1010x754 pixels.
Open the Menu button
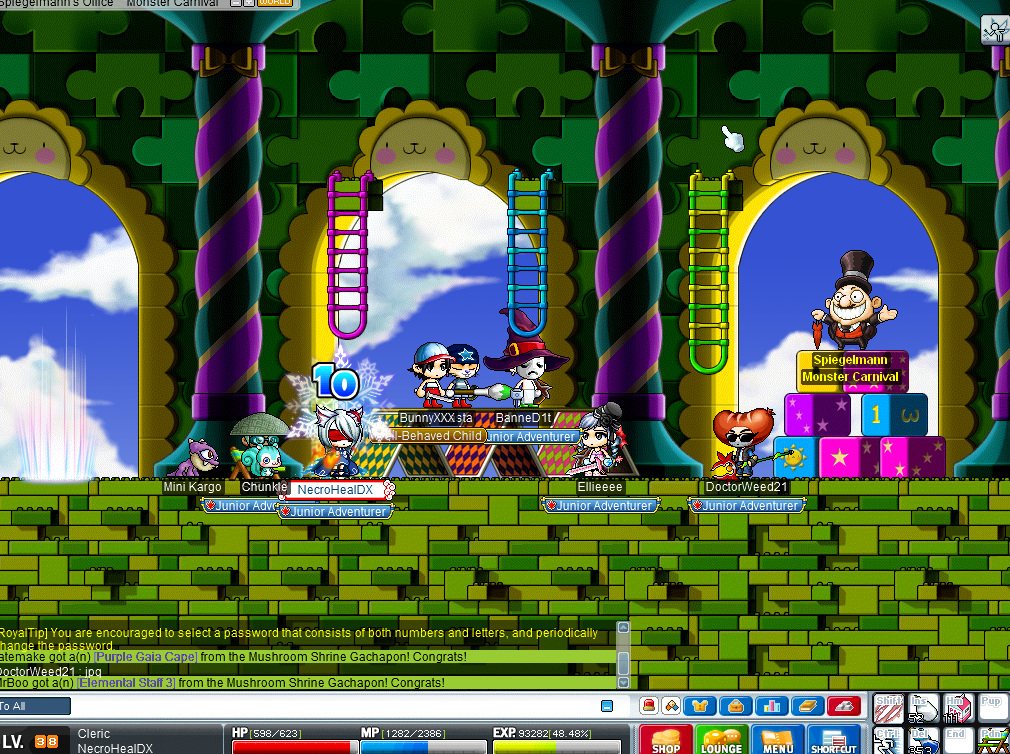coord(777,740)
